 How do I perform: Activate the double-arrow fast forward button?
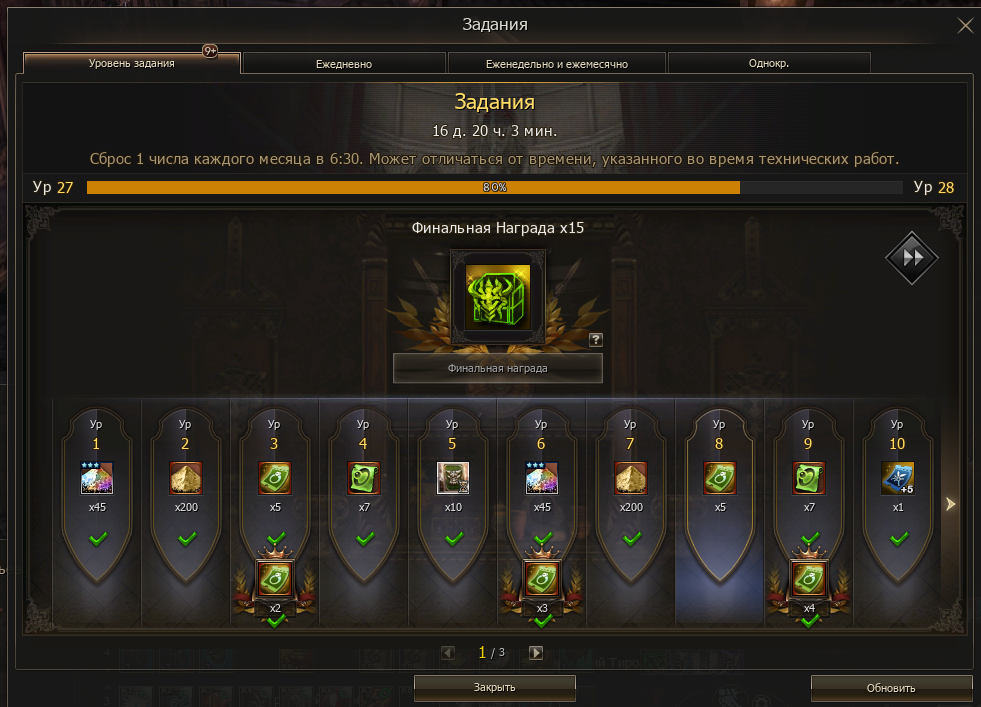(x=911, y=257)
